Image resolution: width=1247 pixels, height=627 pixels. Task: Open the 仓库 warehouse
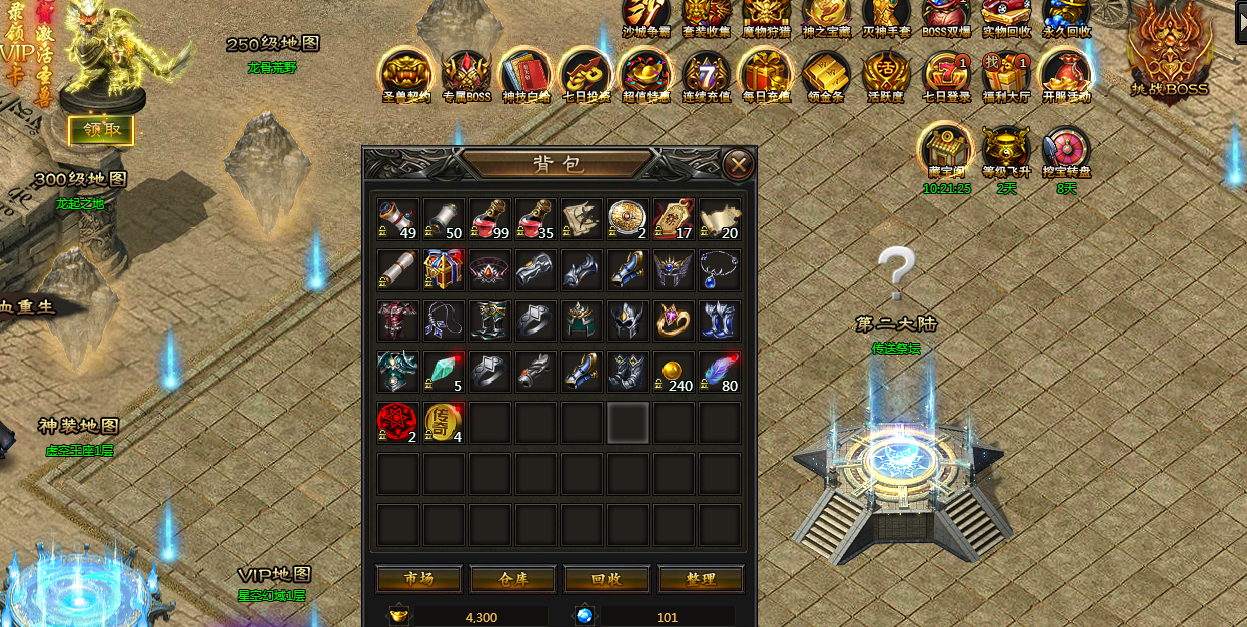pyautogui.click(x=513, y=579)
